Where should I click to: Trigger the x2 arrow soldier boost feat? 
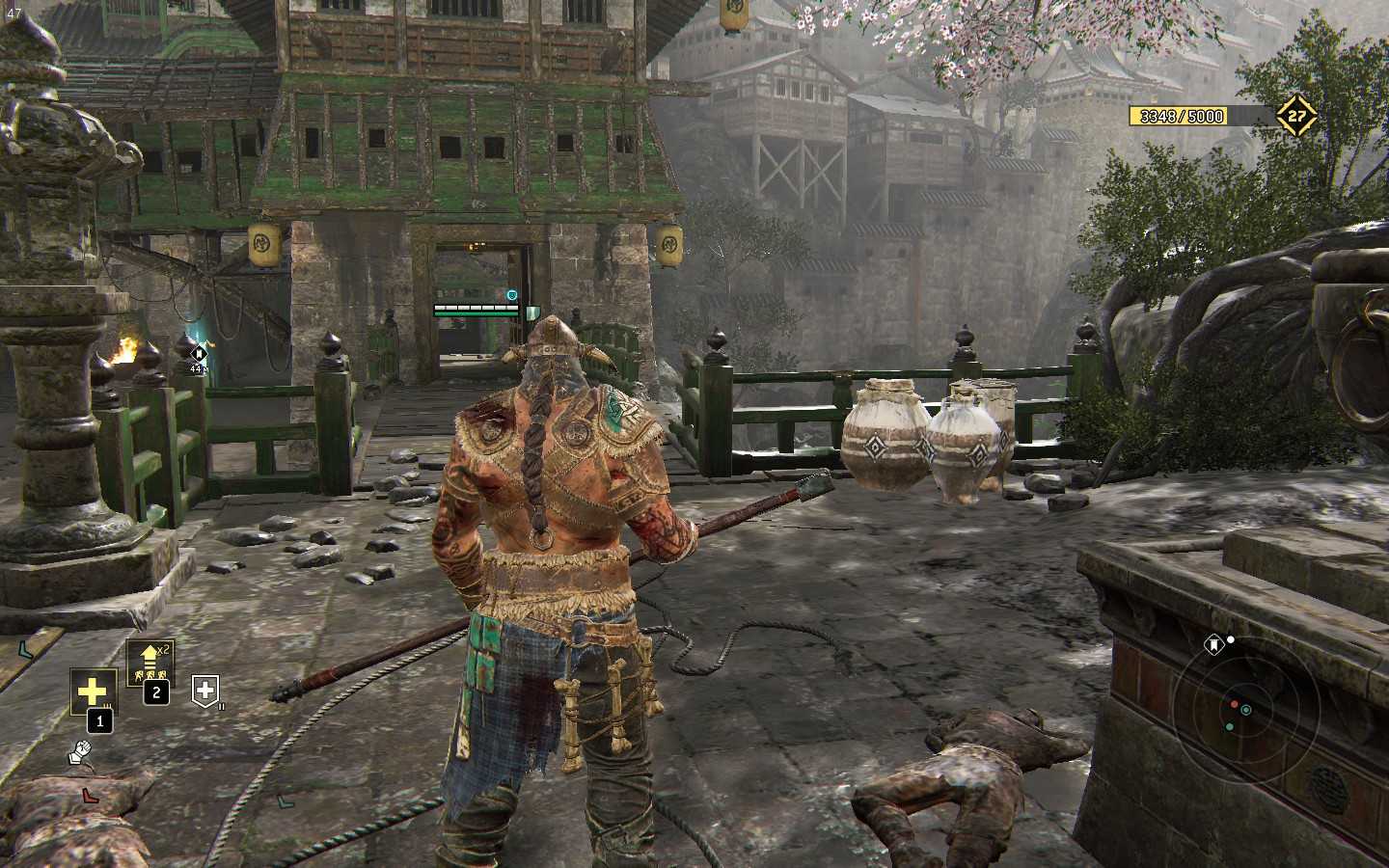[150, 663]
